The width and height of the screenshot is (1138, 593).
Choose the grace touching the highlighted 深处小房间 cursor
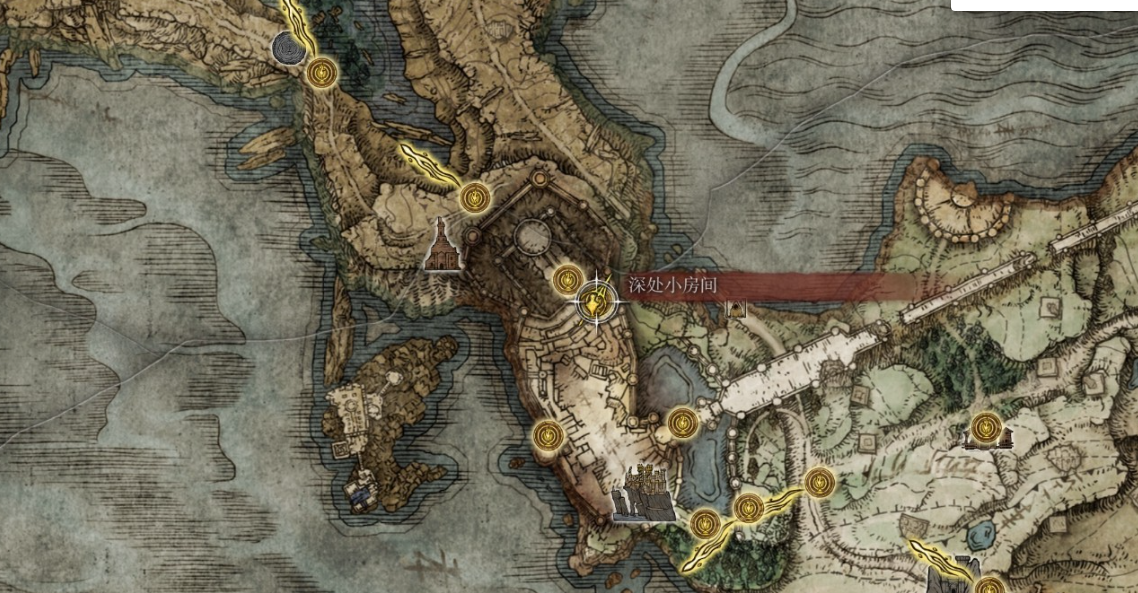tap(568, 279)
